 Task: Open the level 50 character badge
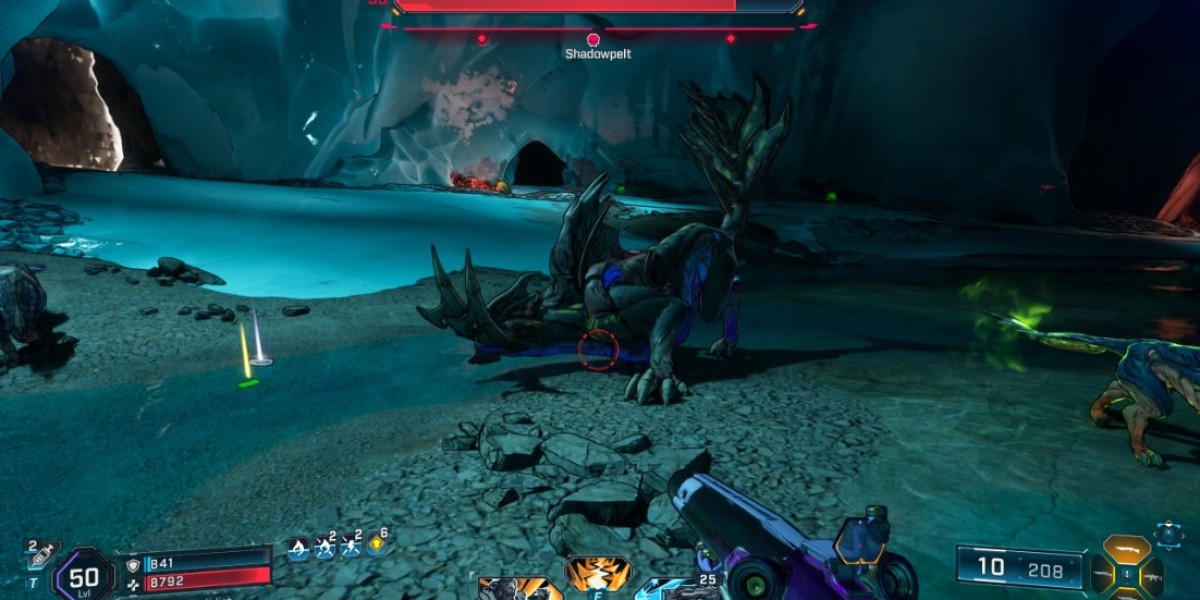pos(83,576)
